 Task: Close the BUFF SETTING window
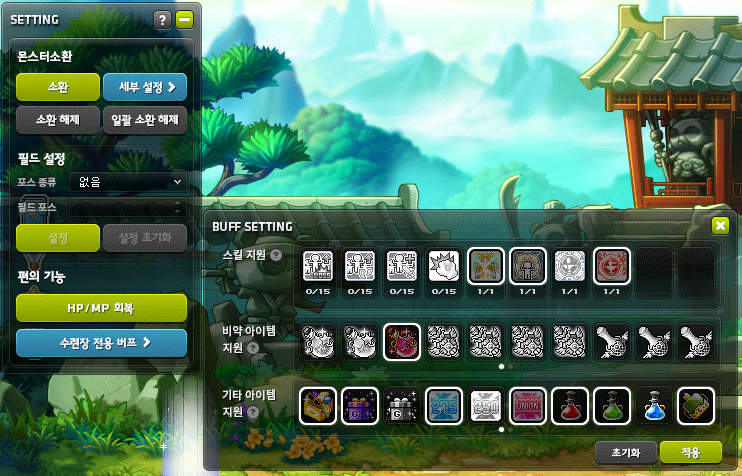click(720, 226)
